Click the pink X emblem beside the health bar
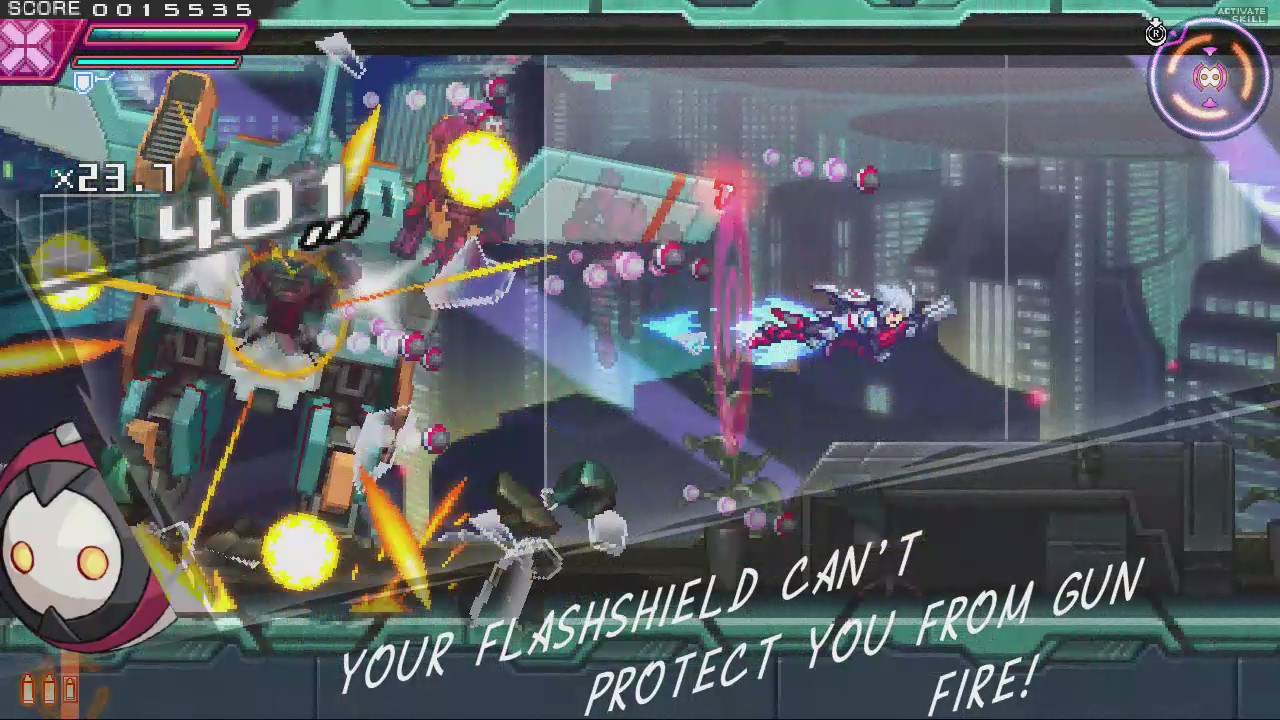This screenshot has height=720, width=1280. coord(25,44)
